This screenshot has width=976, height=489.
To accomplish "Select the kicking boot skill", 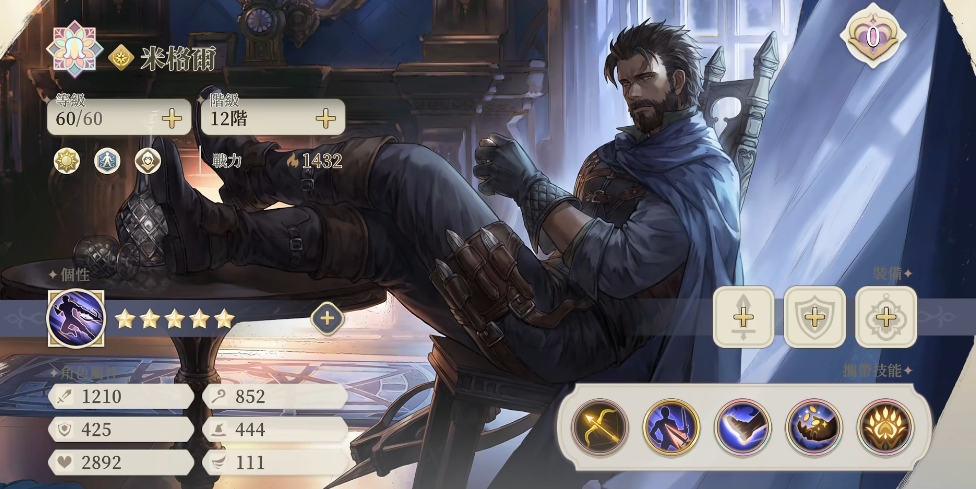I will 743,427.
